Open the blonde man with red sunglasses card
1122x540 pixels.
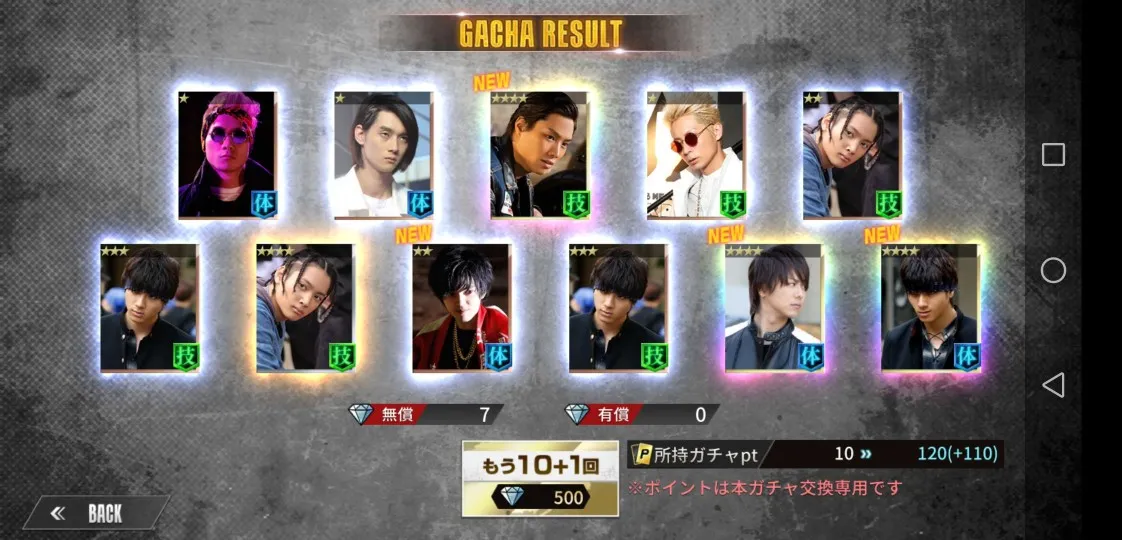click(695, 154)
